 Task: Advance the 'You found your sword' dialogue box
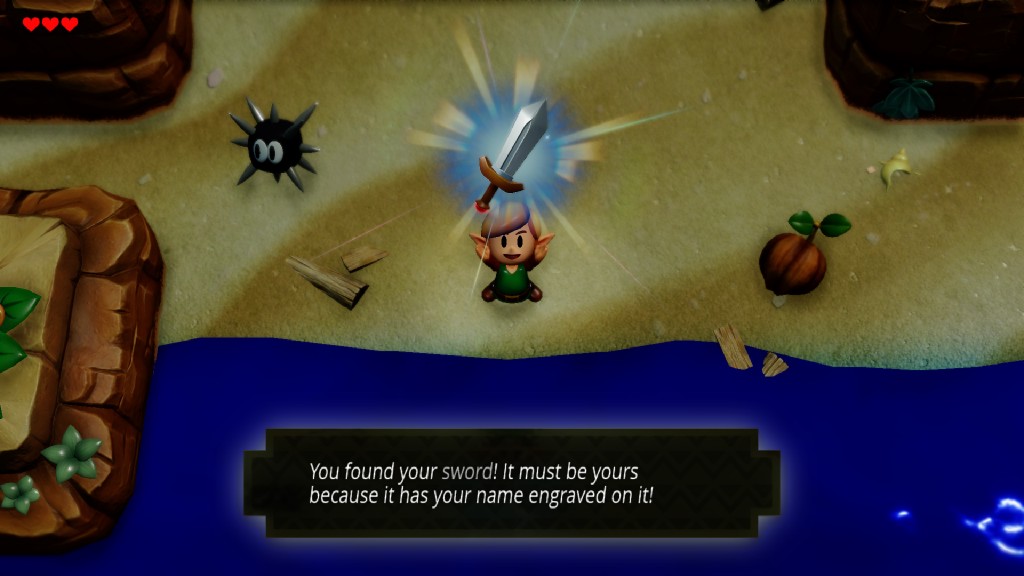point(511,483)
